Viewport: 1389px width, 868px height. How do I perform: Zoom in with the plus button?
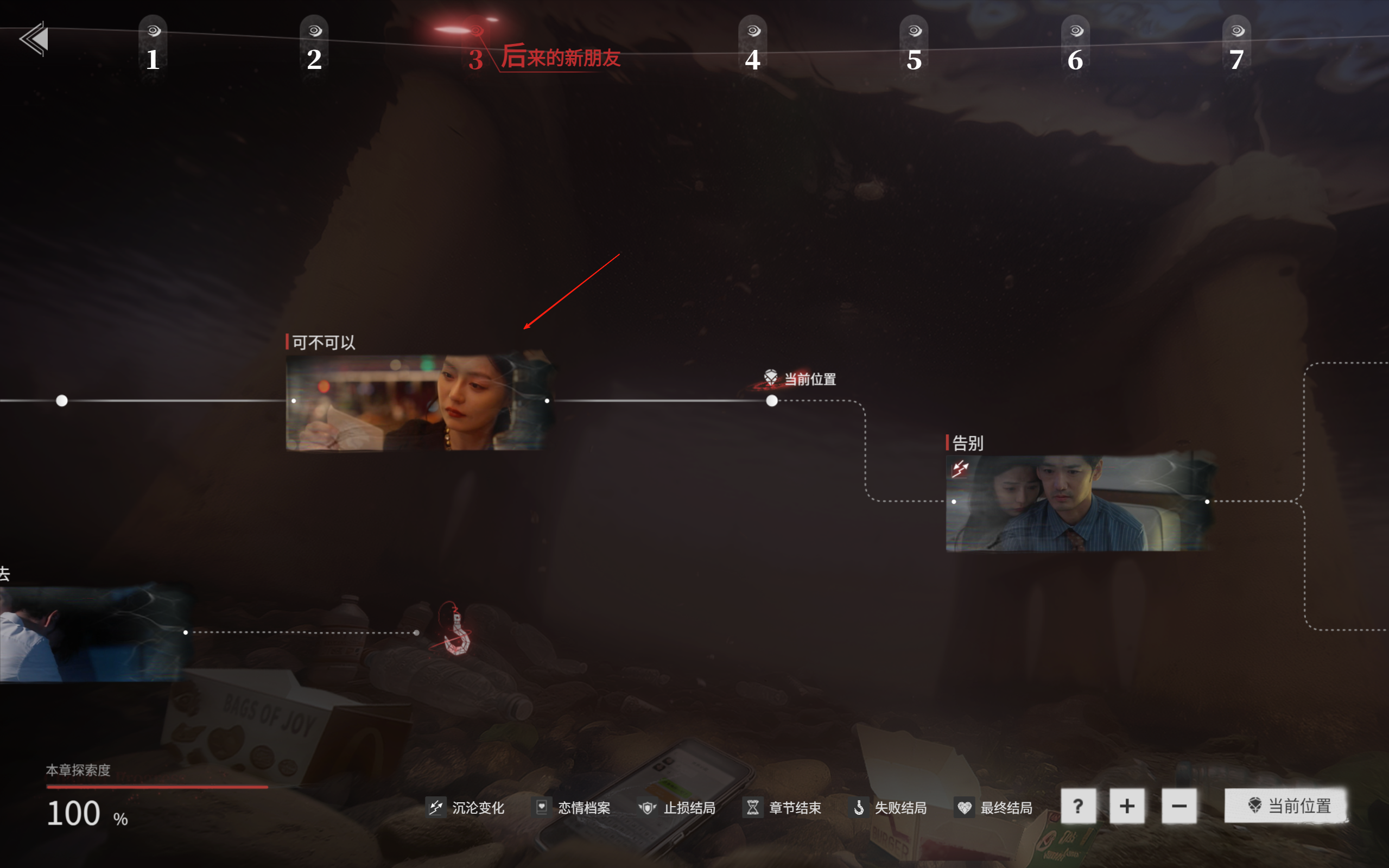pos(1127,806)
